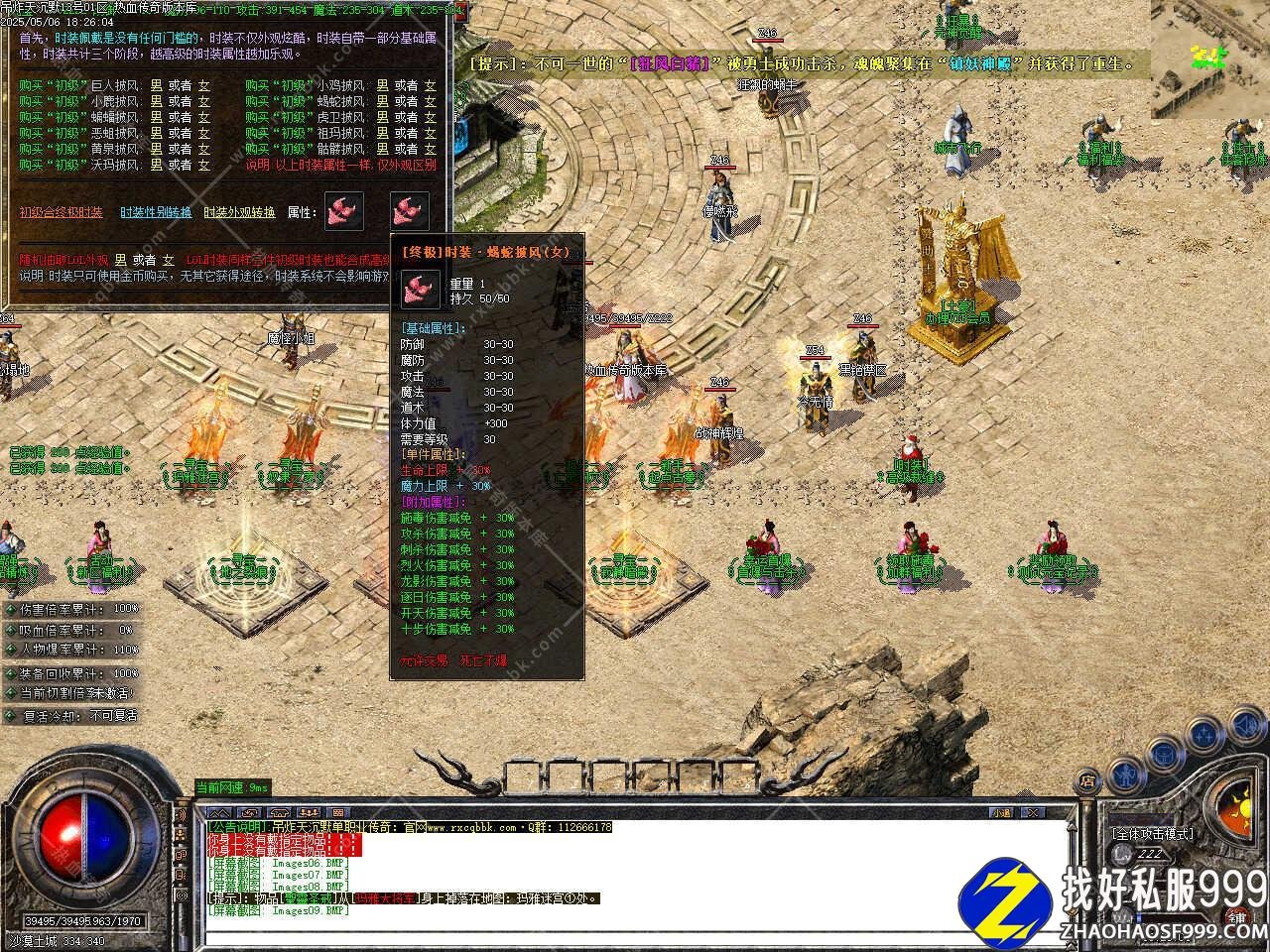Buy the male 蝙蝠披风 cloak

tap(156, 117)
